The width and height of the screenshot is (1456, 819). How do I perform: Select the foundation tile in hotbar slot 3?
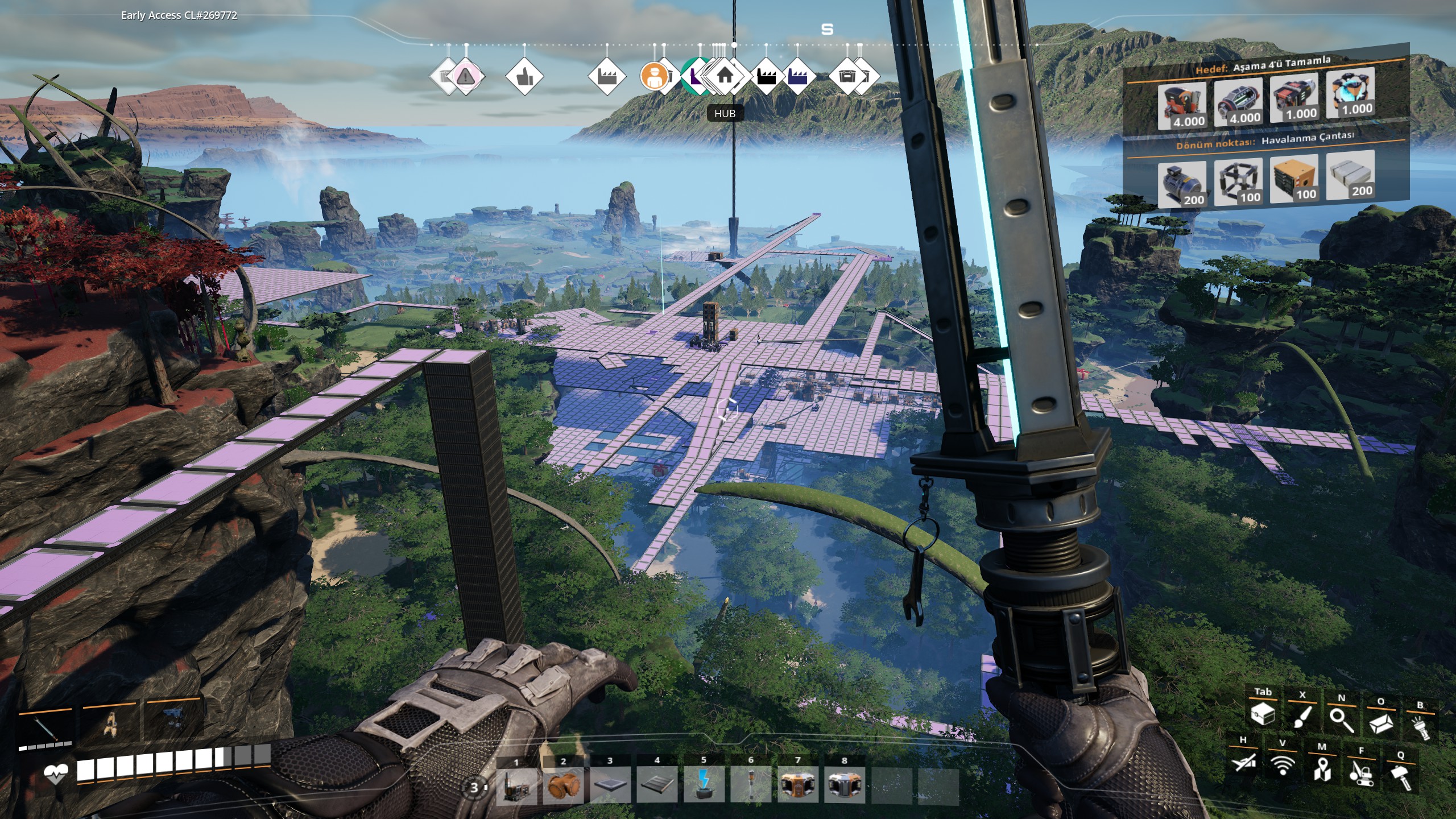(x=610, y=785)
